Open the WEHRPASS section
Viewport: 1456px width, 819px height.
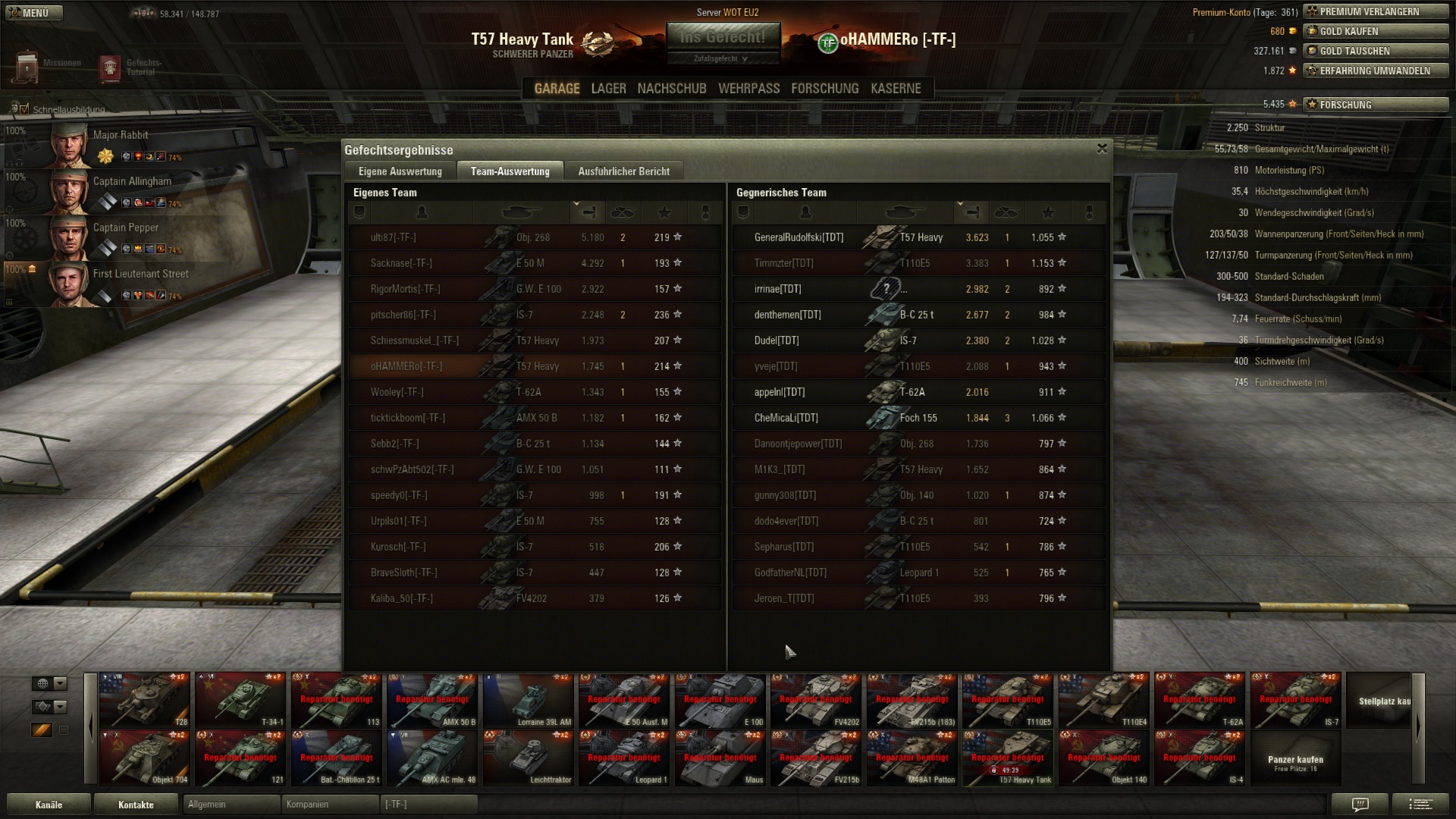click(748, 89)
